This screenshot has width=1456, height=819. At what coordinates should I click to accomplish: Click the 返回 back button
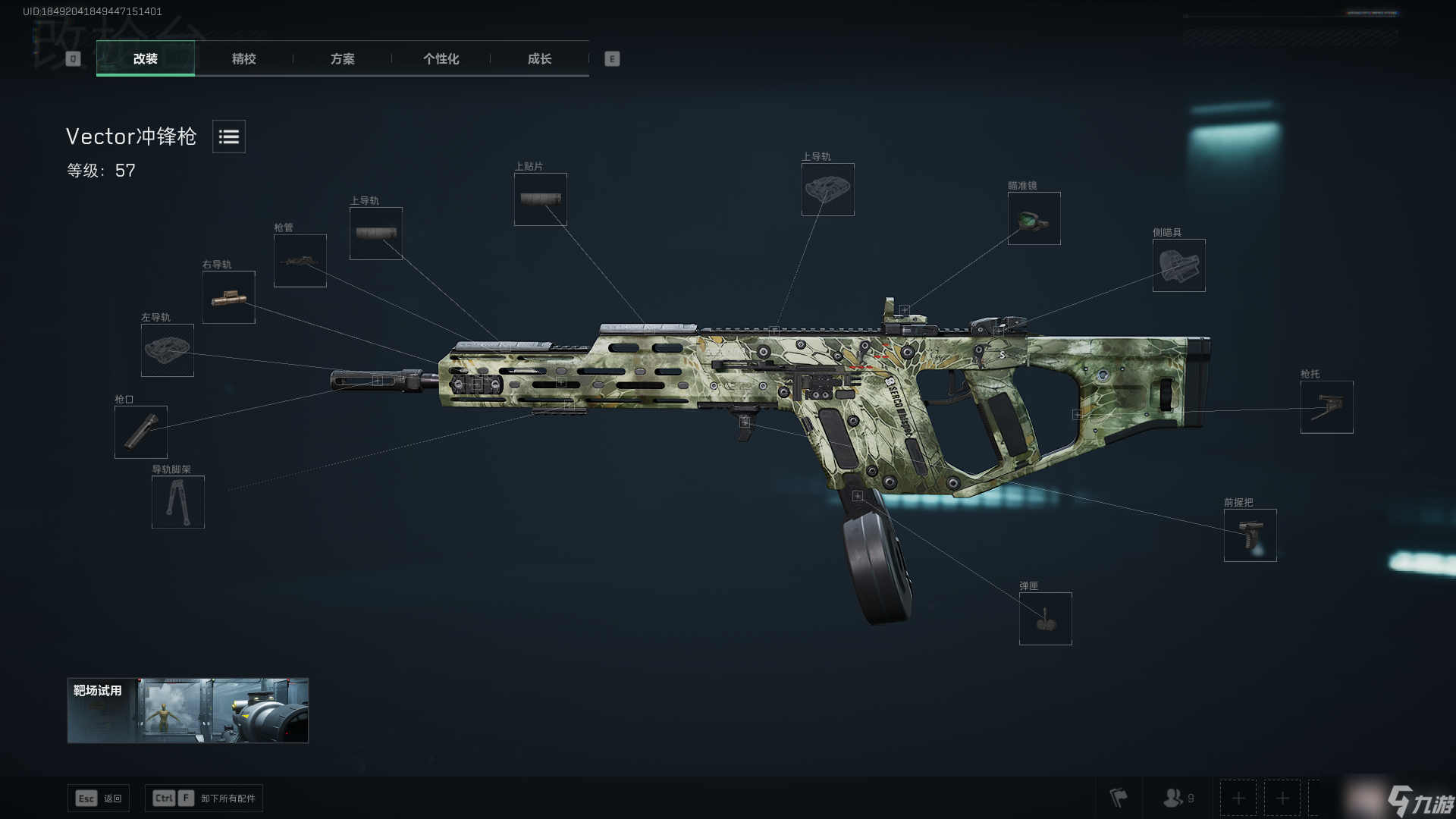coord(99,799)
